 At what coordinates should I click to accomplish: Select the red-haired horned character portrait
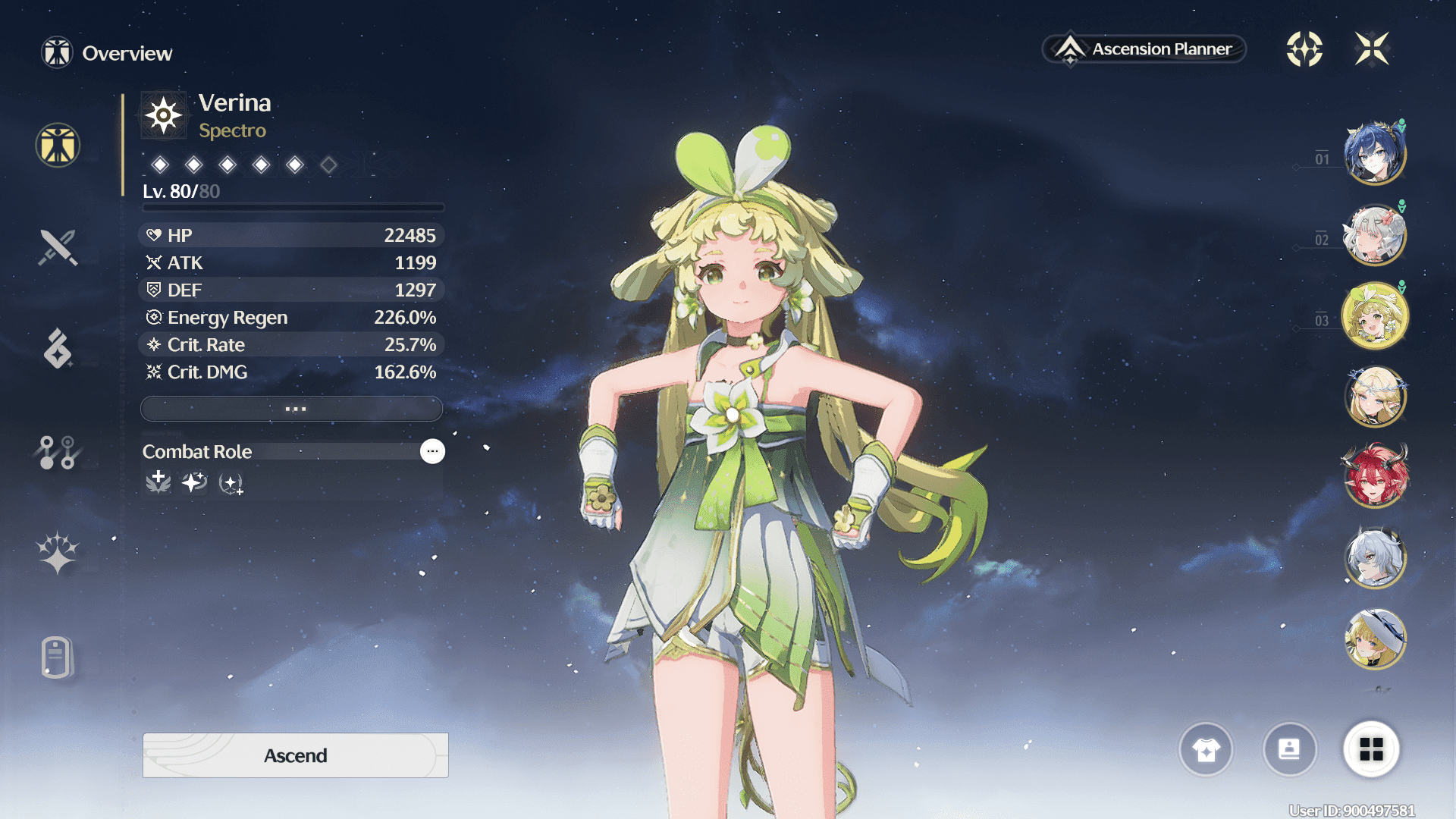click(1375, 476)
